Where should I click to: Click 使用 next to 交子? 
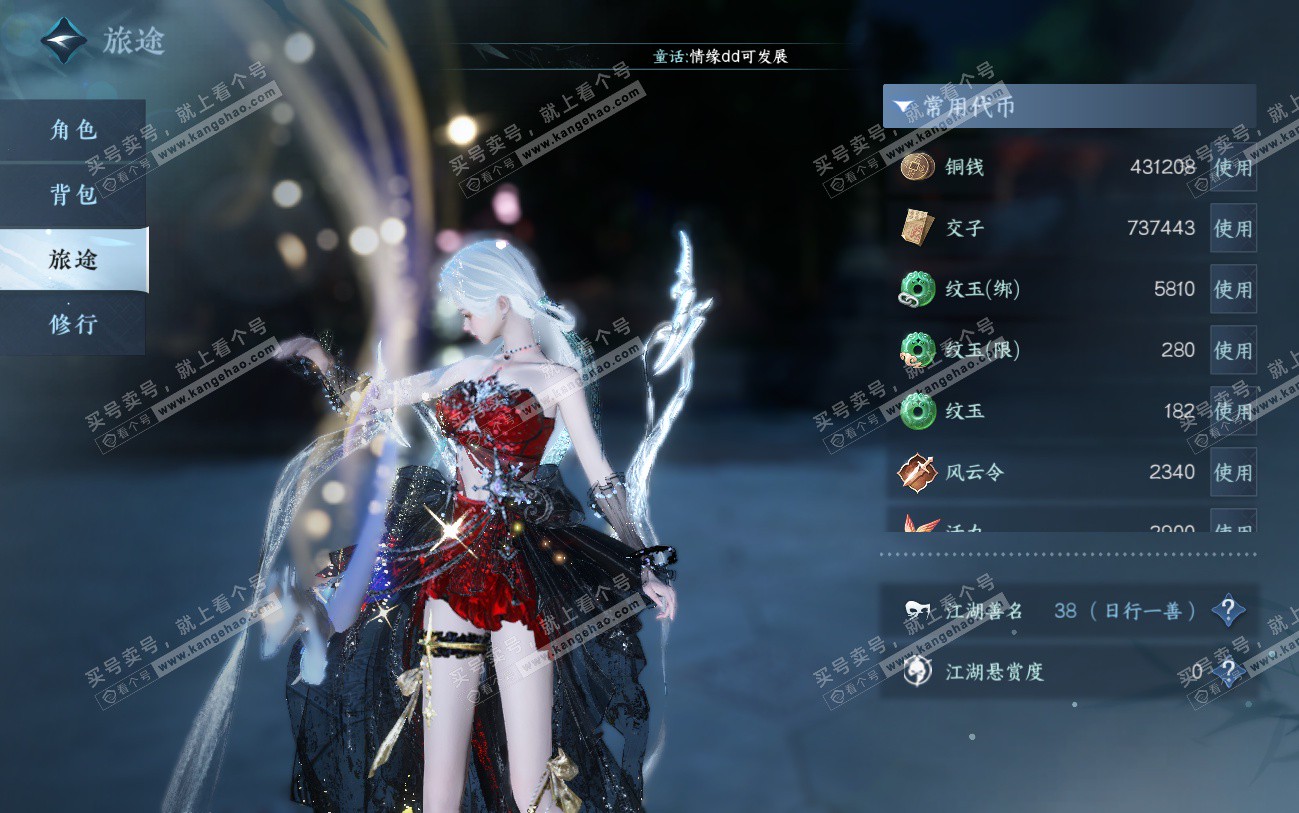coord(1232,228)
